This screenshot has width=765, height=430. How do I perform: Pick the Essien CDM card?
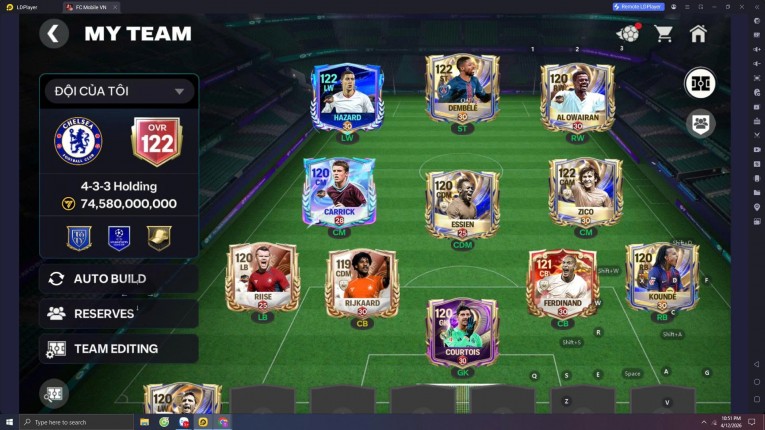coord(462,204)
